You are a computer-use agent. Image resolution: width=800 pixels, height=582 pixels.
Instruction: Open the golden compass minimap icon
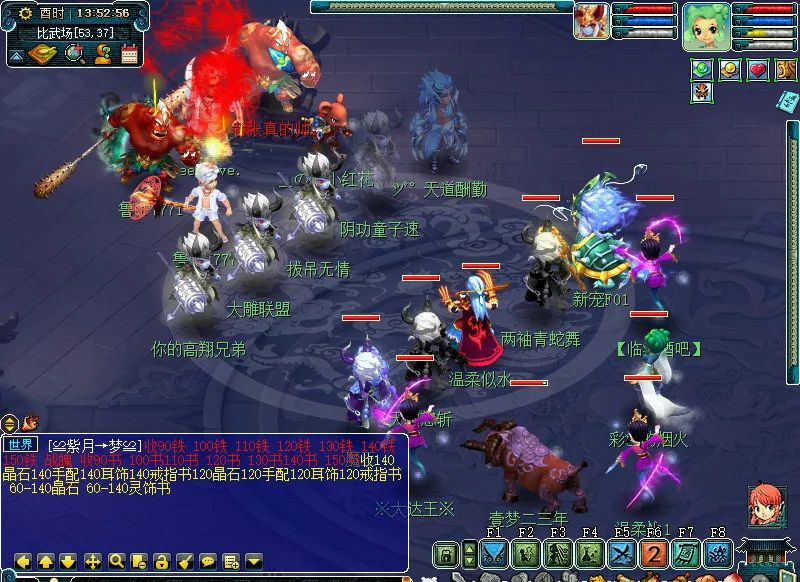[42, 55]
